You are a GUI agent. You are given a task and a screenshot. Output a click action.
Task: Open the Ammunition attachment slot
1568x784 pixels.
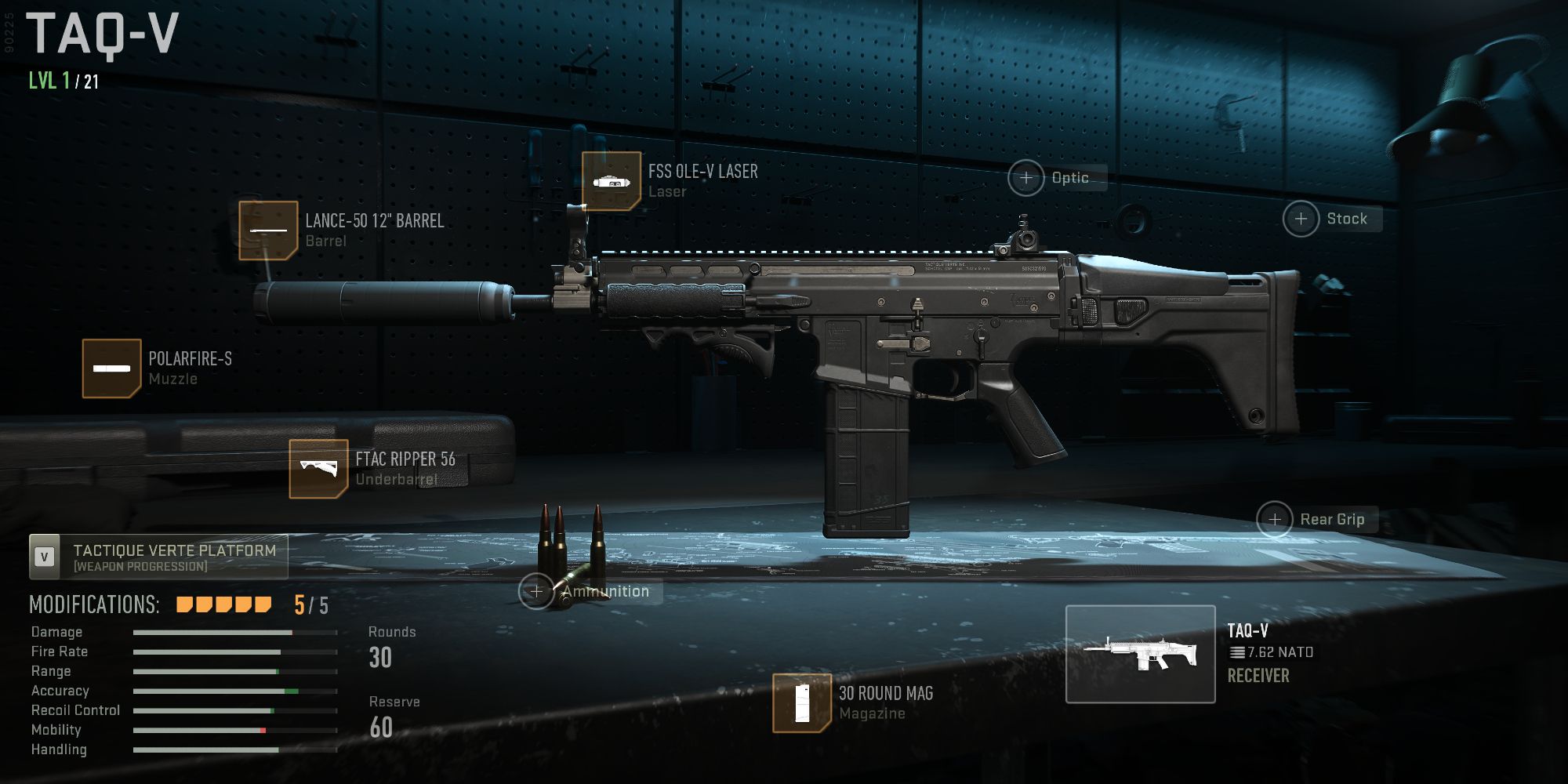pyautogui.click(x=537, y=590)
